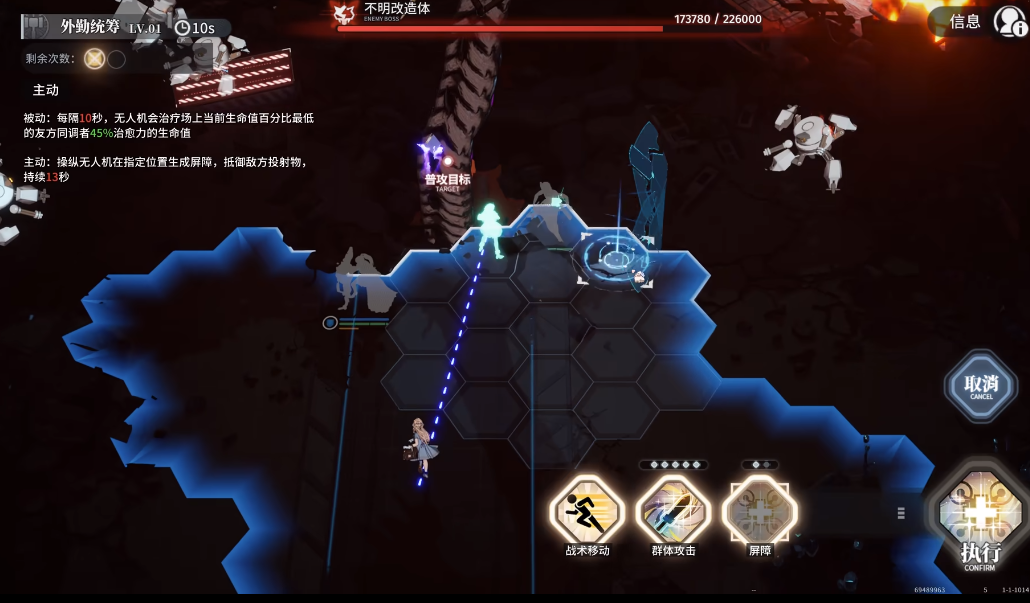Cancel the current skill with 取消
This screenshot has width=1030, height=603.
pyautogui.click(x=981, y=385)
